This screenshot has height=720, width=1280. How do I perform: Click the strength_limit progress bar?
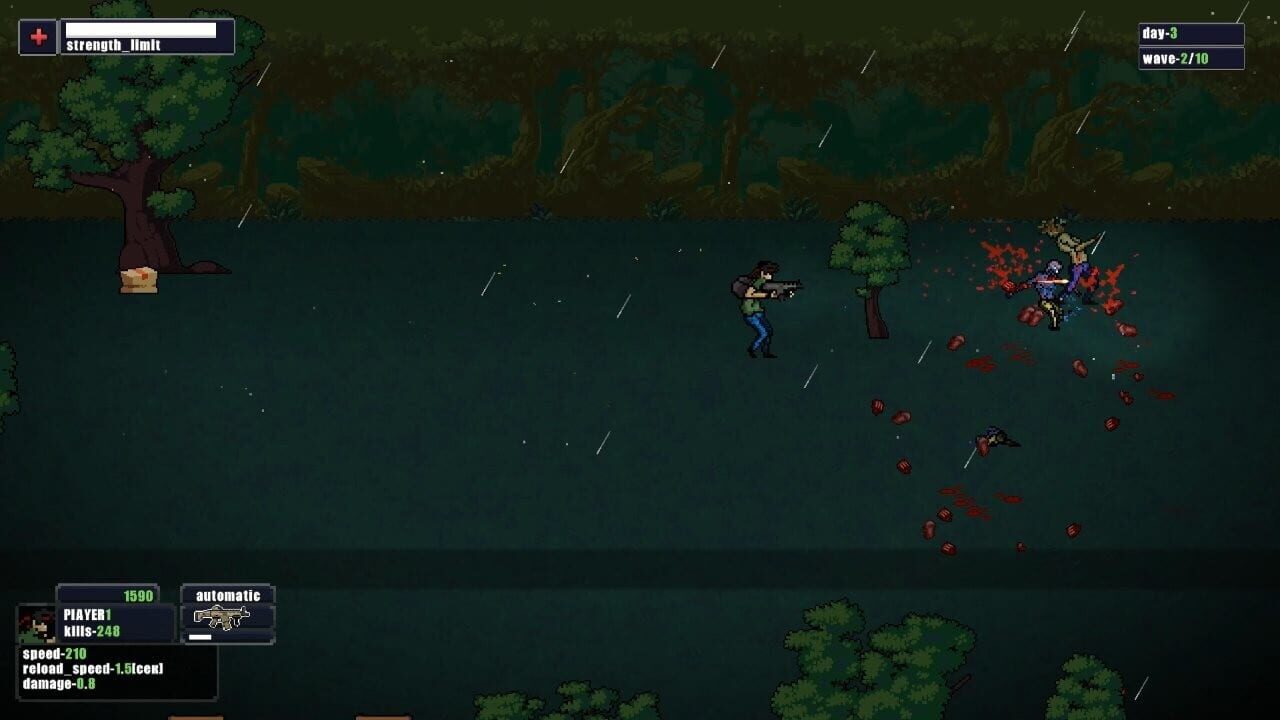coord(138,29)
